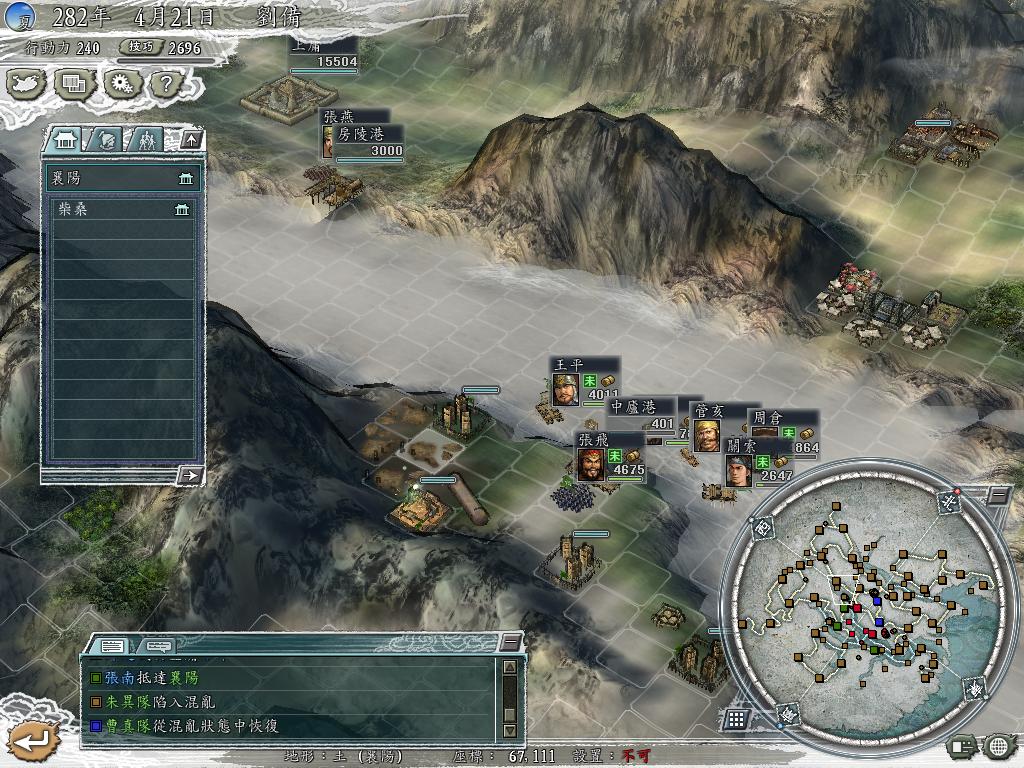1024x768 pixels.
Task: Switch to the message log text tab
Action: [112, 645]
